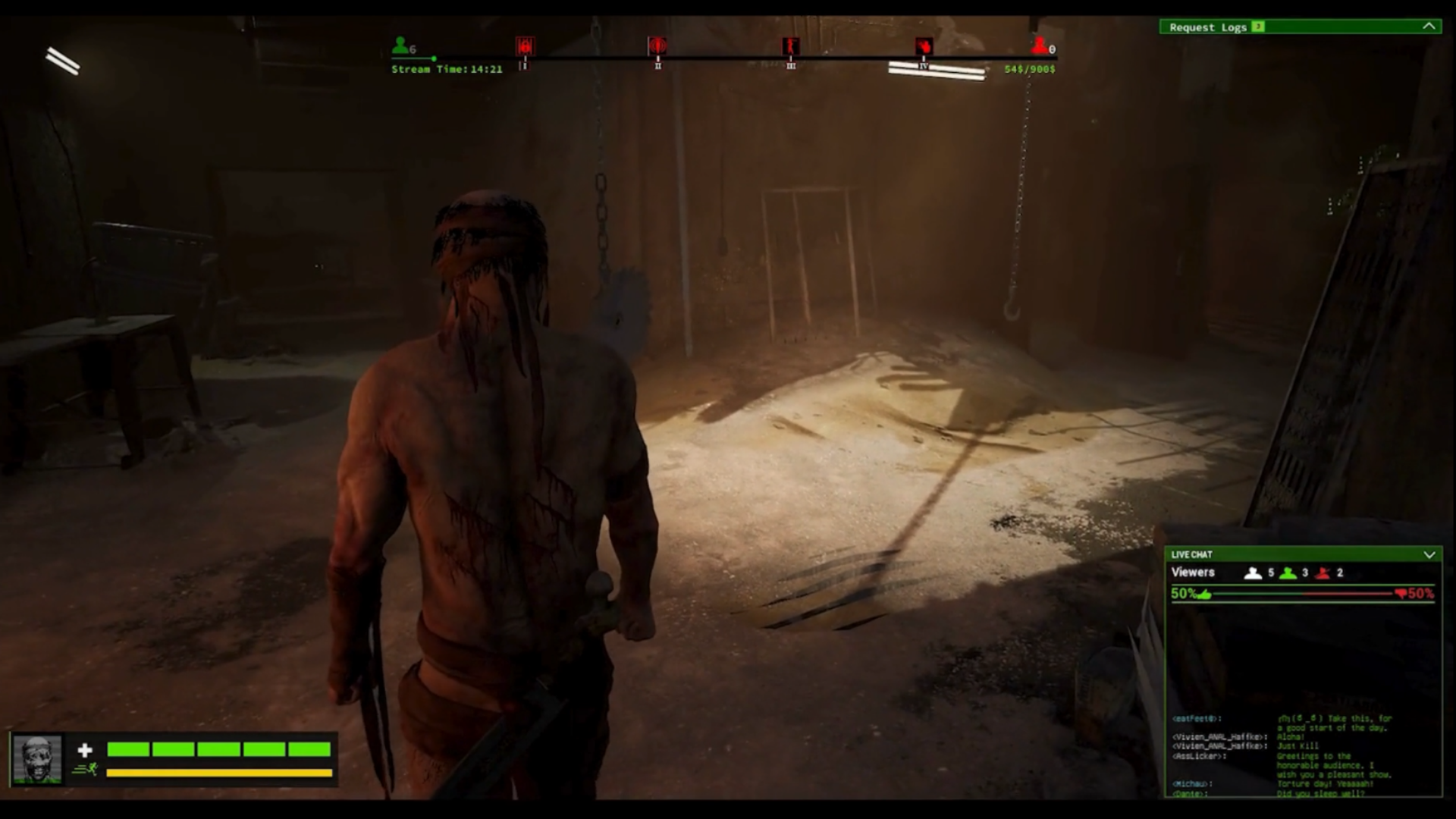Collapse the Request Logs panel
This screenshot has width=1456, height=819.
tap(1427, 27)
